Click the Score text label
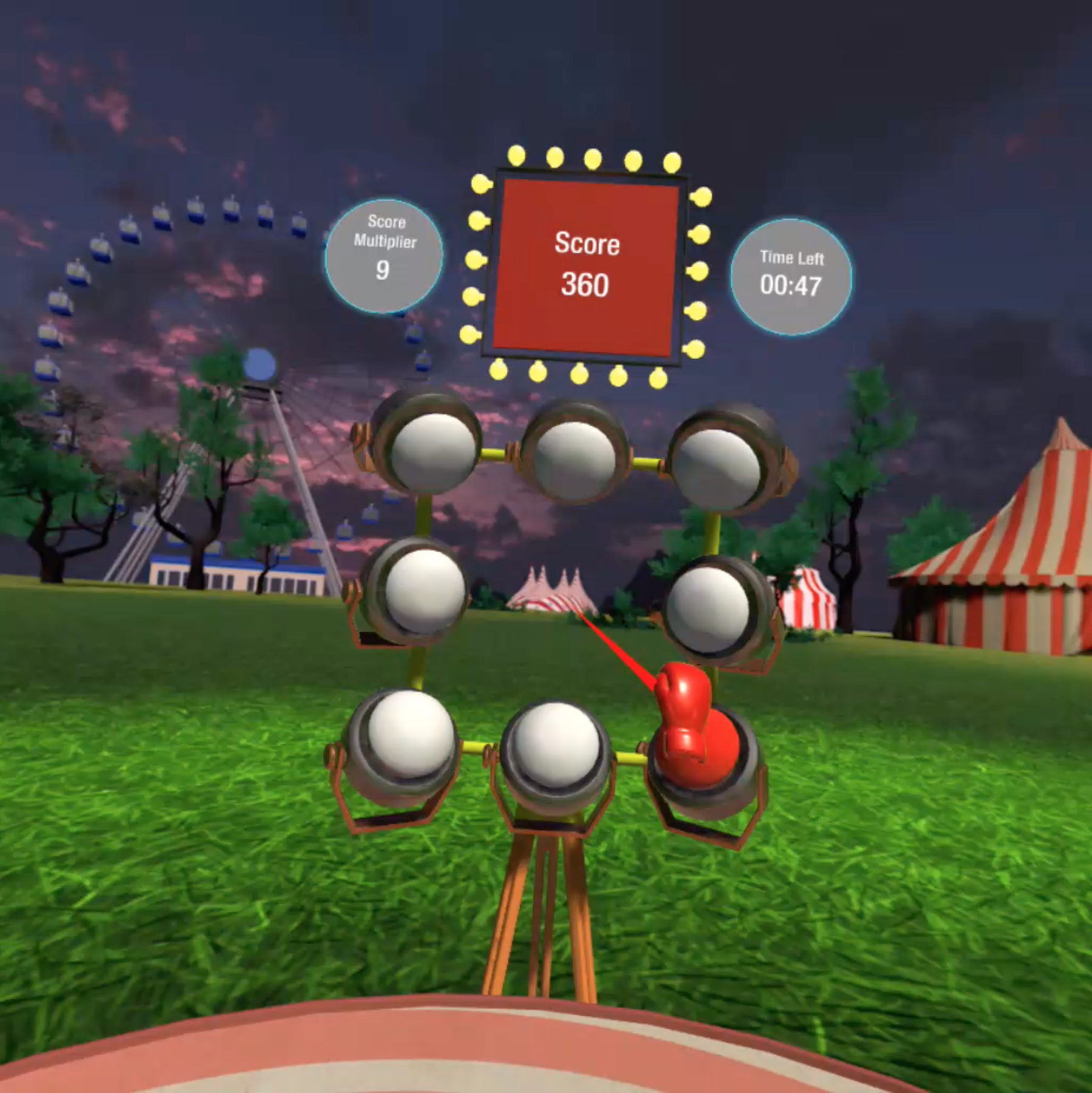This screenshot has width=1092, height=1093. click(x=586, y=243)
